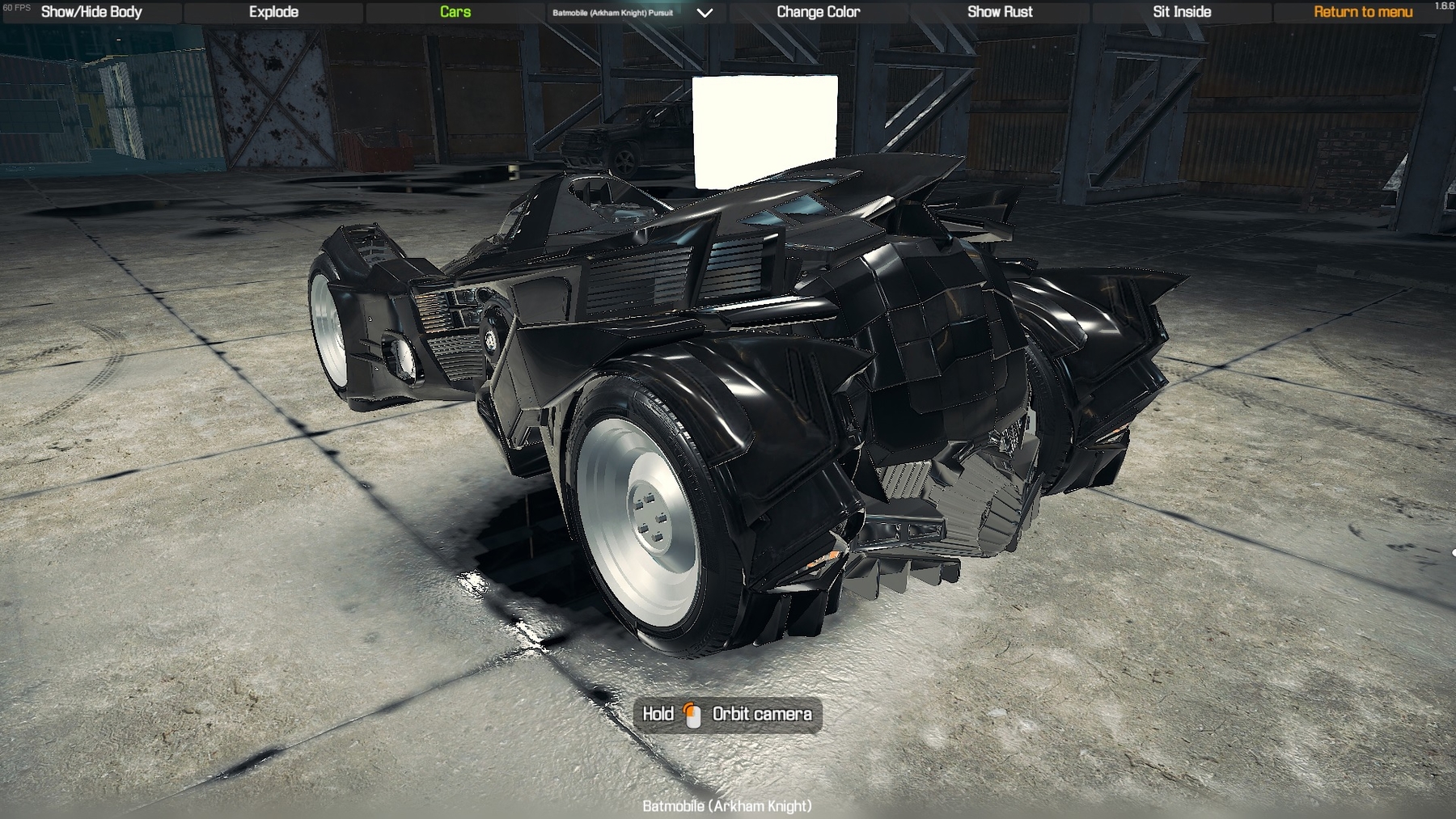Click Explode to disassemble the vehicle
This screenshot has height=819, width=1456.
pyautogui.click(x=274, y=12)
